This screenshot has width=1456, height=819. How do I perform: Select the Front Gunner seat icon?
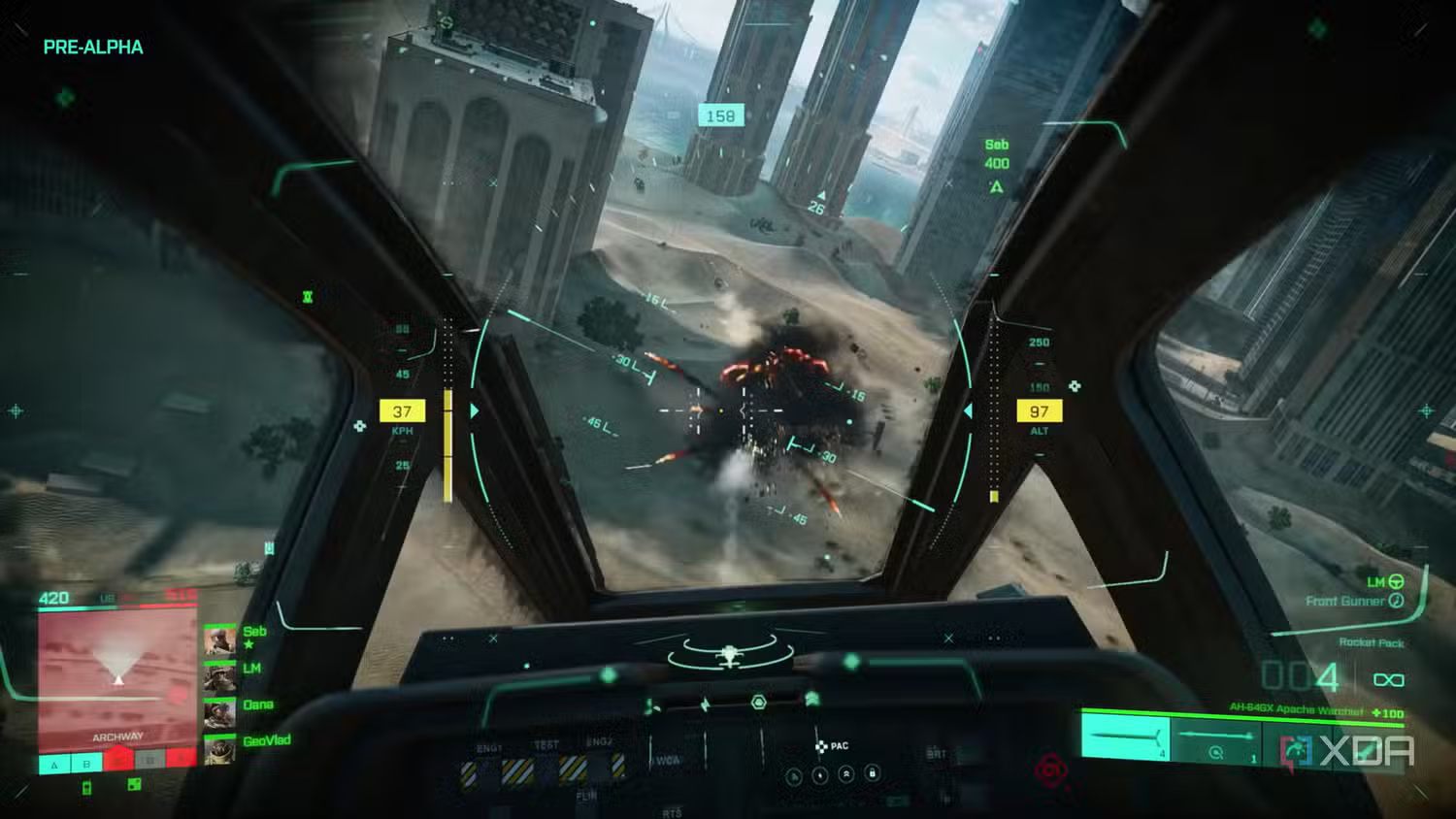click(1396, 602)
